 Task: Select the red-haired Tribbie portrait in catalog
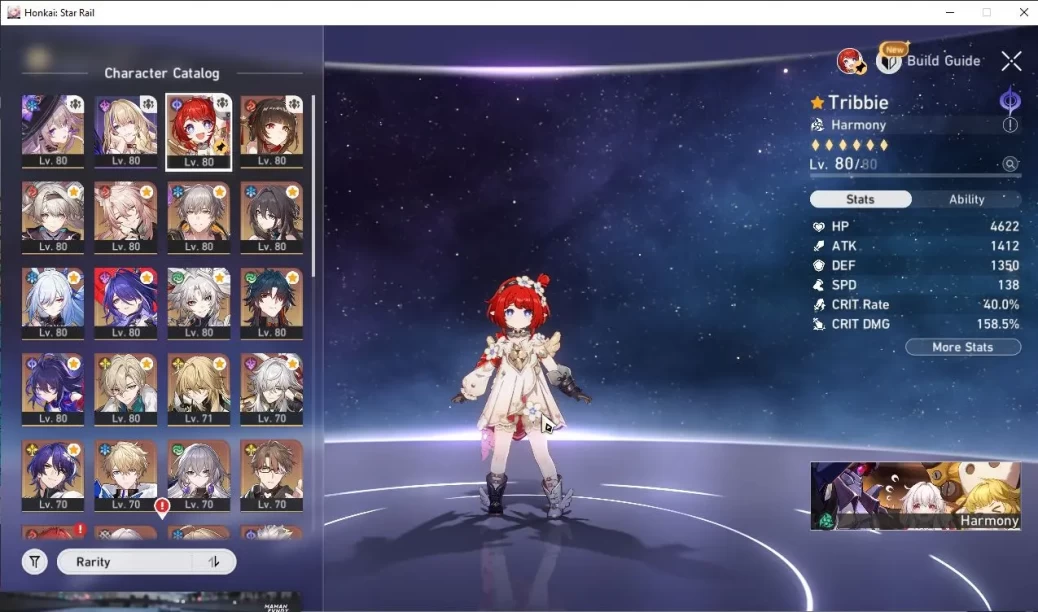pos(198,132)
